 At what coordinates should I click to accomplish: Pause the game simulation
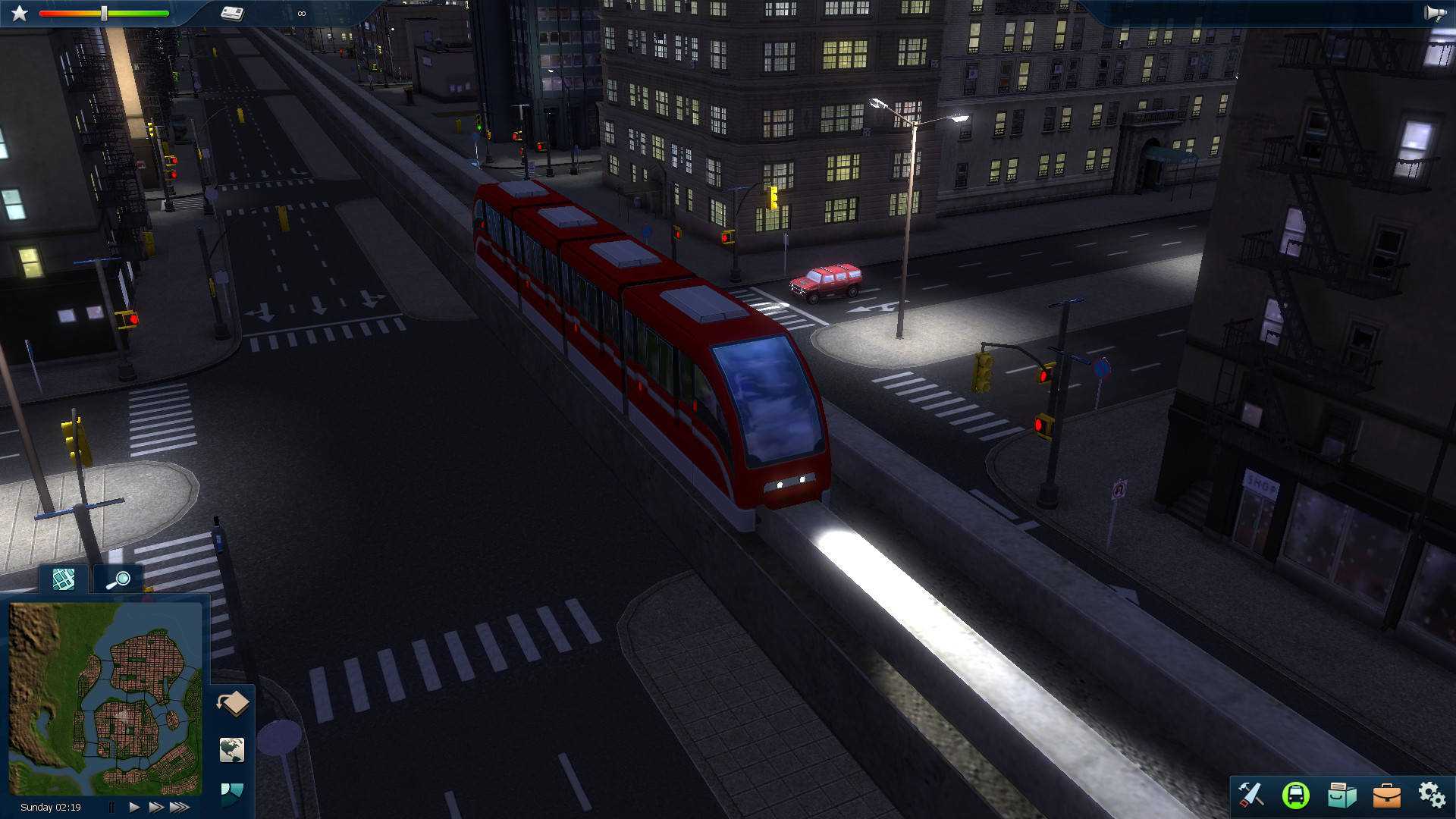112,807
